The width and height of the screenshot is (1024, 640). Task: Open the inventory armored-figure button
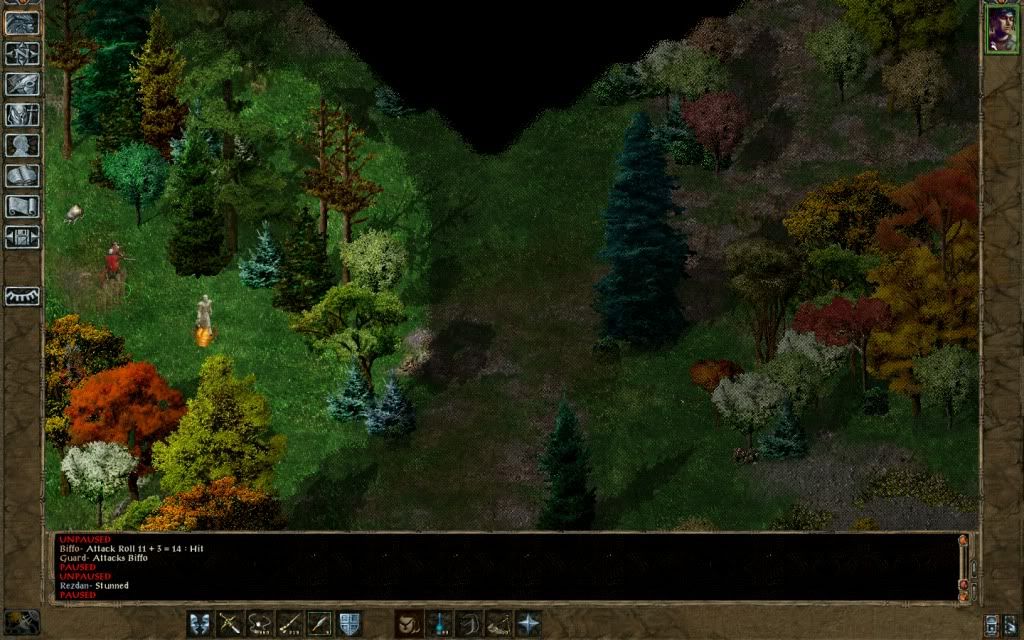pyautogui.click(x=22, y=115)
